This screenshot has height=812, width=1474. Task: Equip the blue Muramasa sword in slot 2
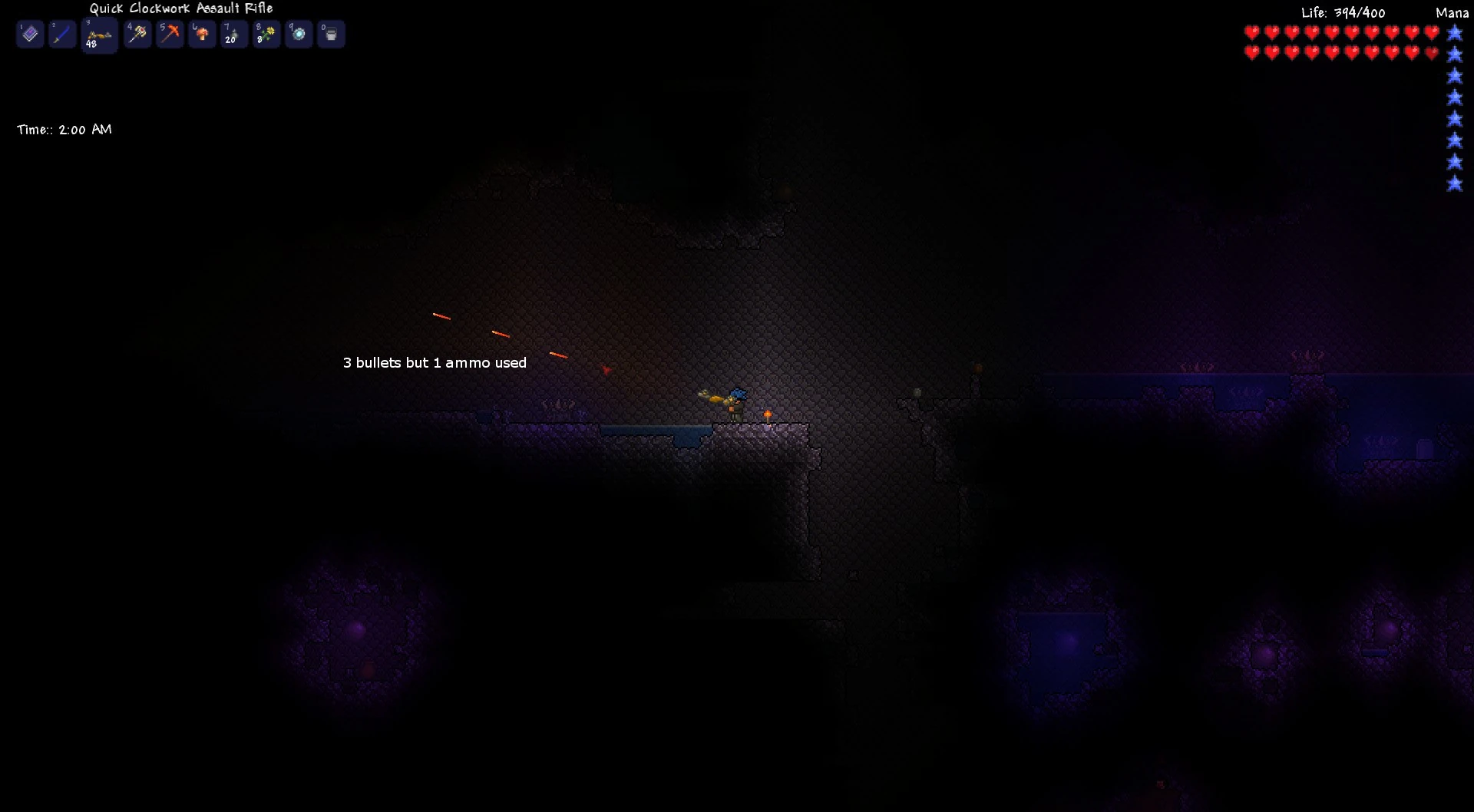(x=63, y=34)
